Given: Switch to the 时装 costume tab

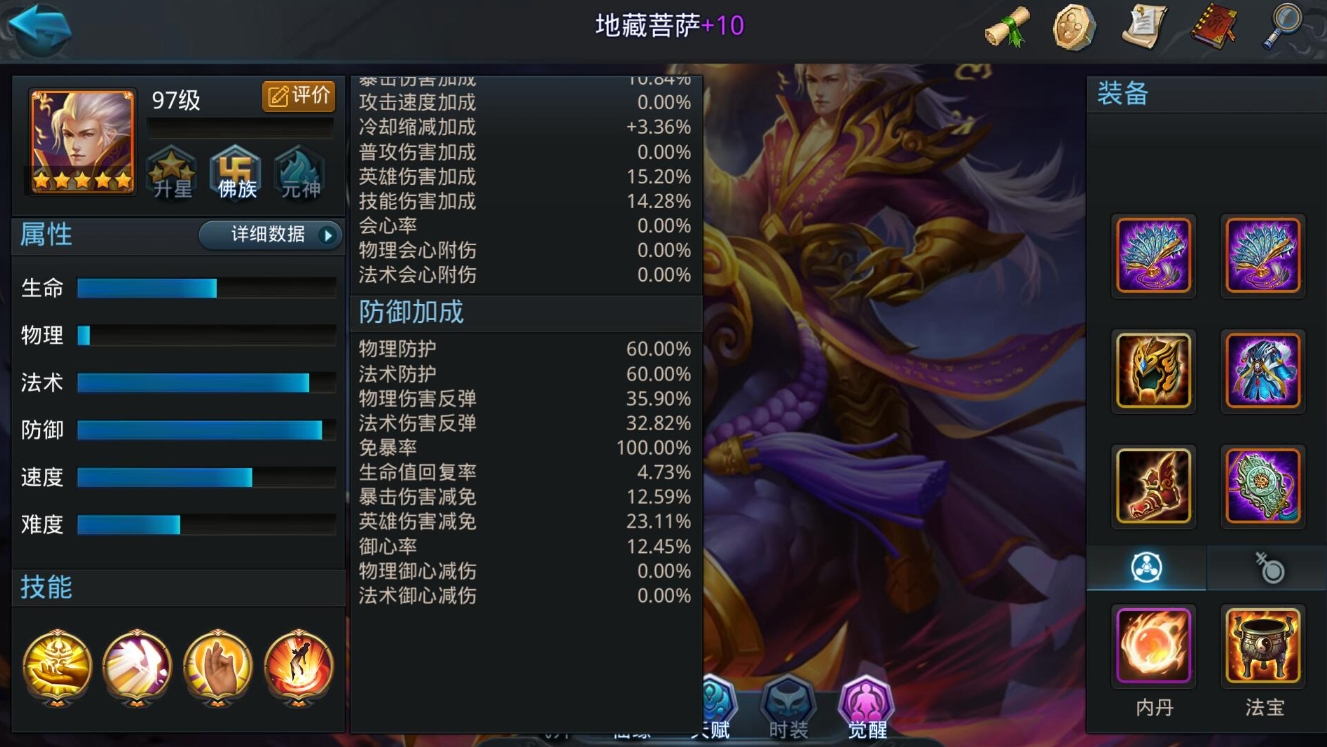Looking at the screenshot, I should [x=788, y=706].
